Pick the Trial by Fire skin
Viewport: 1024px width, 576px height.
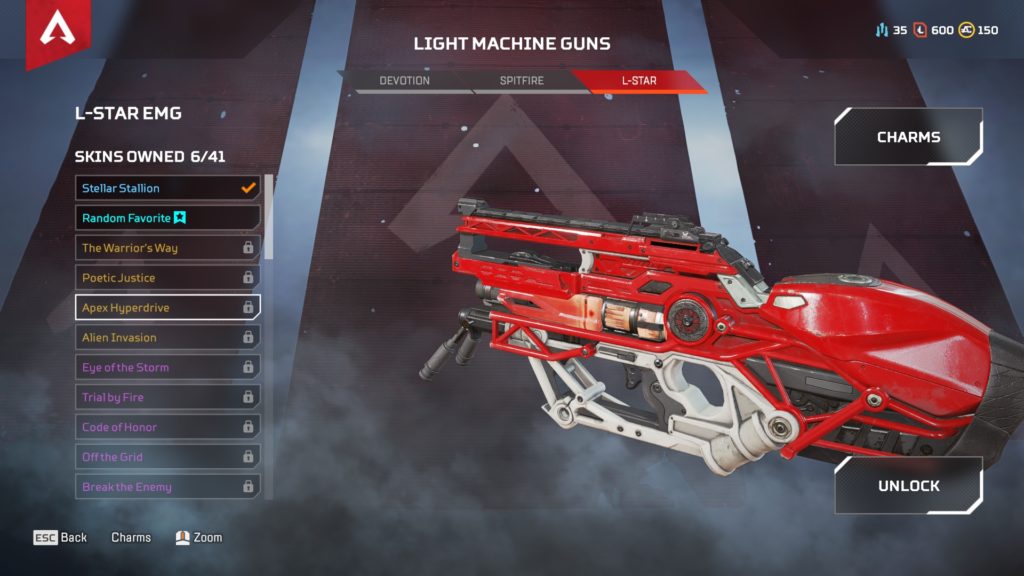[x=167, y=398]
